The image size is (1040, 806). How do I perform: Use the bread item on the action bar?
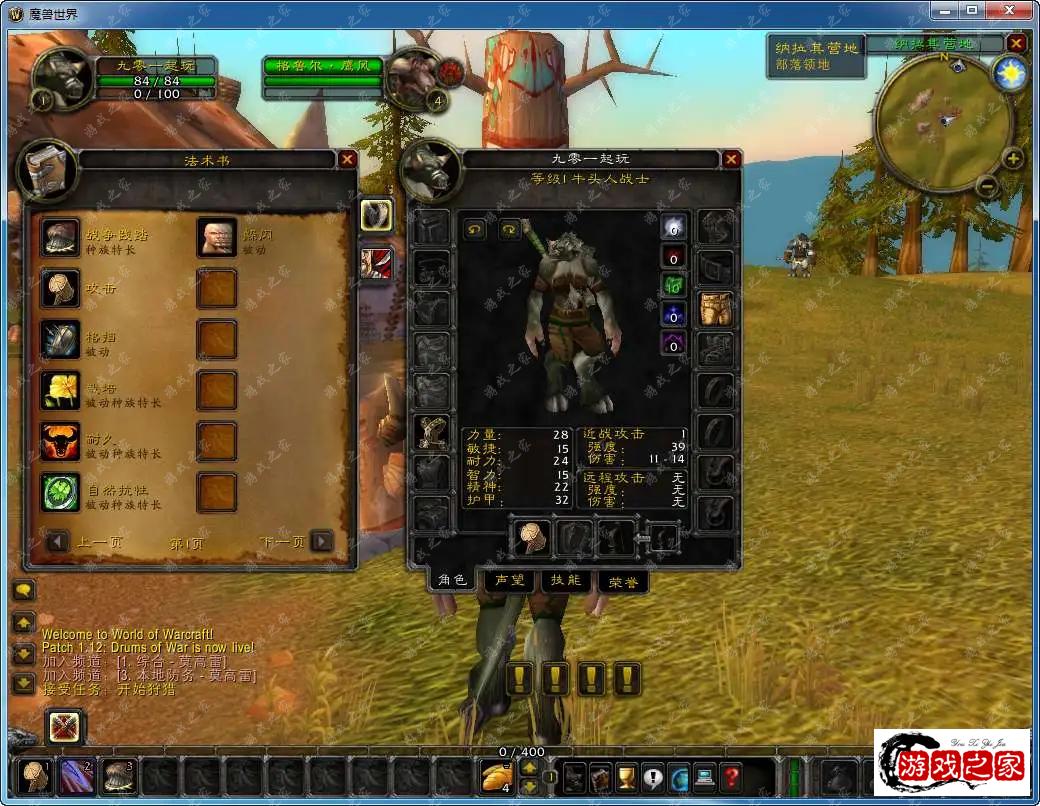(496, 776)
